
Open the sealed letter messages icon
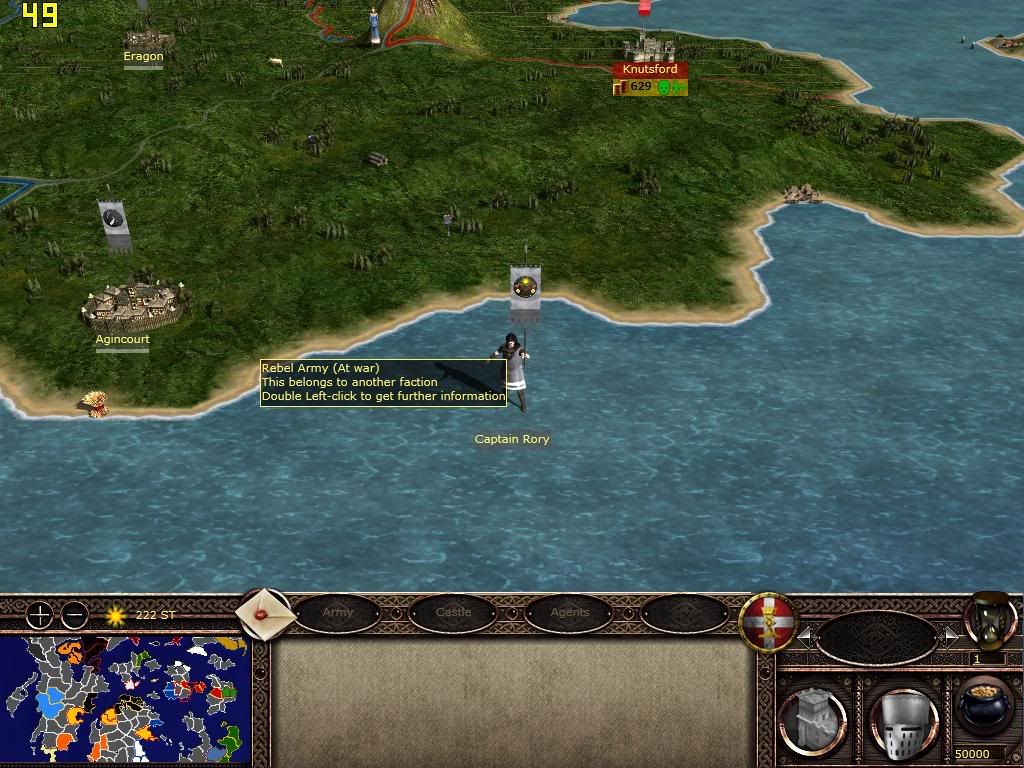click(x=265, y=613)
